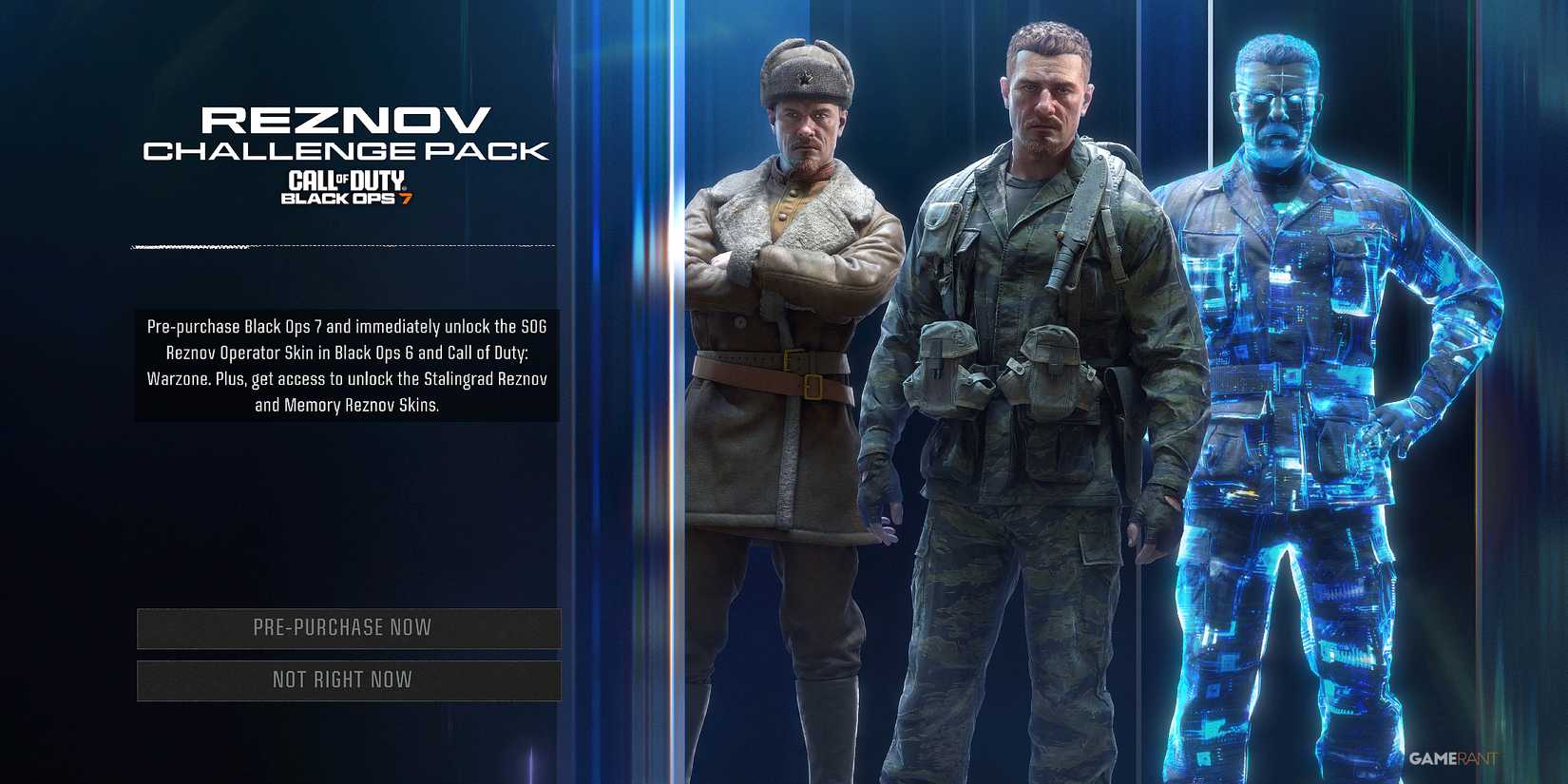Image resolution: width=1568 pixels, height=784 pixels.
Task: Click the Call of Duty Black Ops 7 logo
Action: [x=345, y=187]
